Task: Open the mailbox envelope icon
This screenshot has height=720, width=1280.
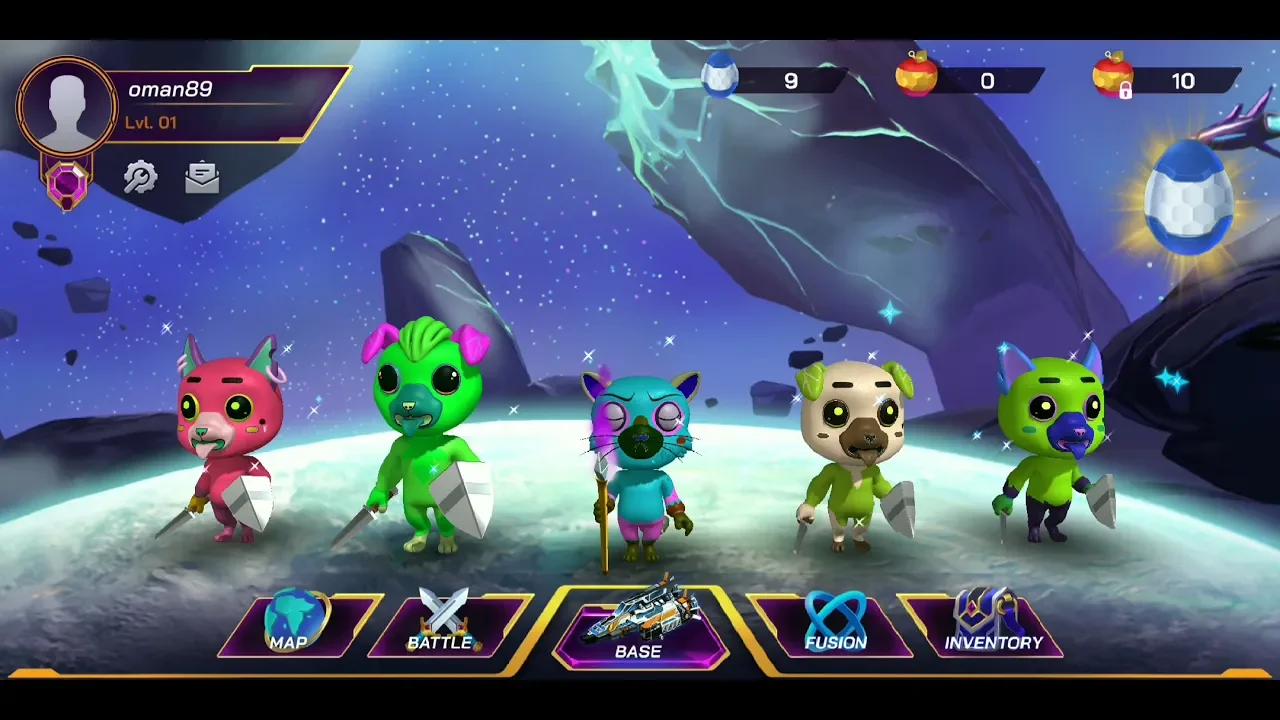Action: pos(202,178)
